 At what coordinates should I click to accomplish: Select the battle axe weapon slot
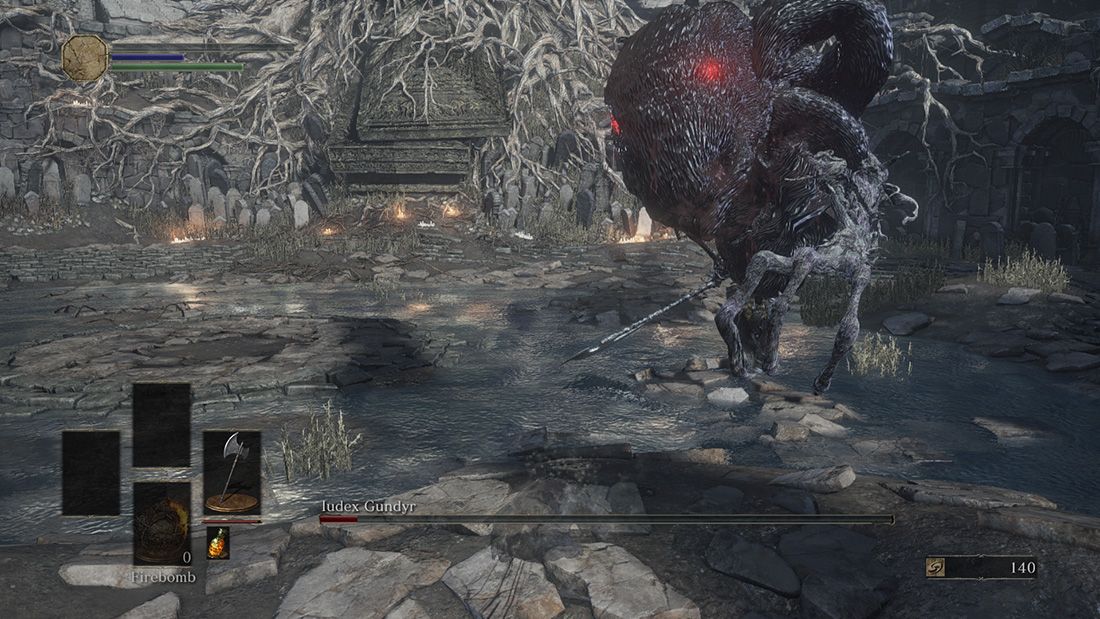point(232,472)
